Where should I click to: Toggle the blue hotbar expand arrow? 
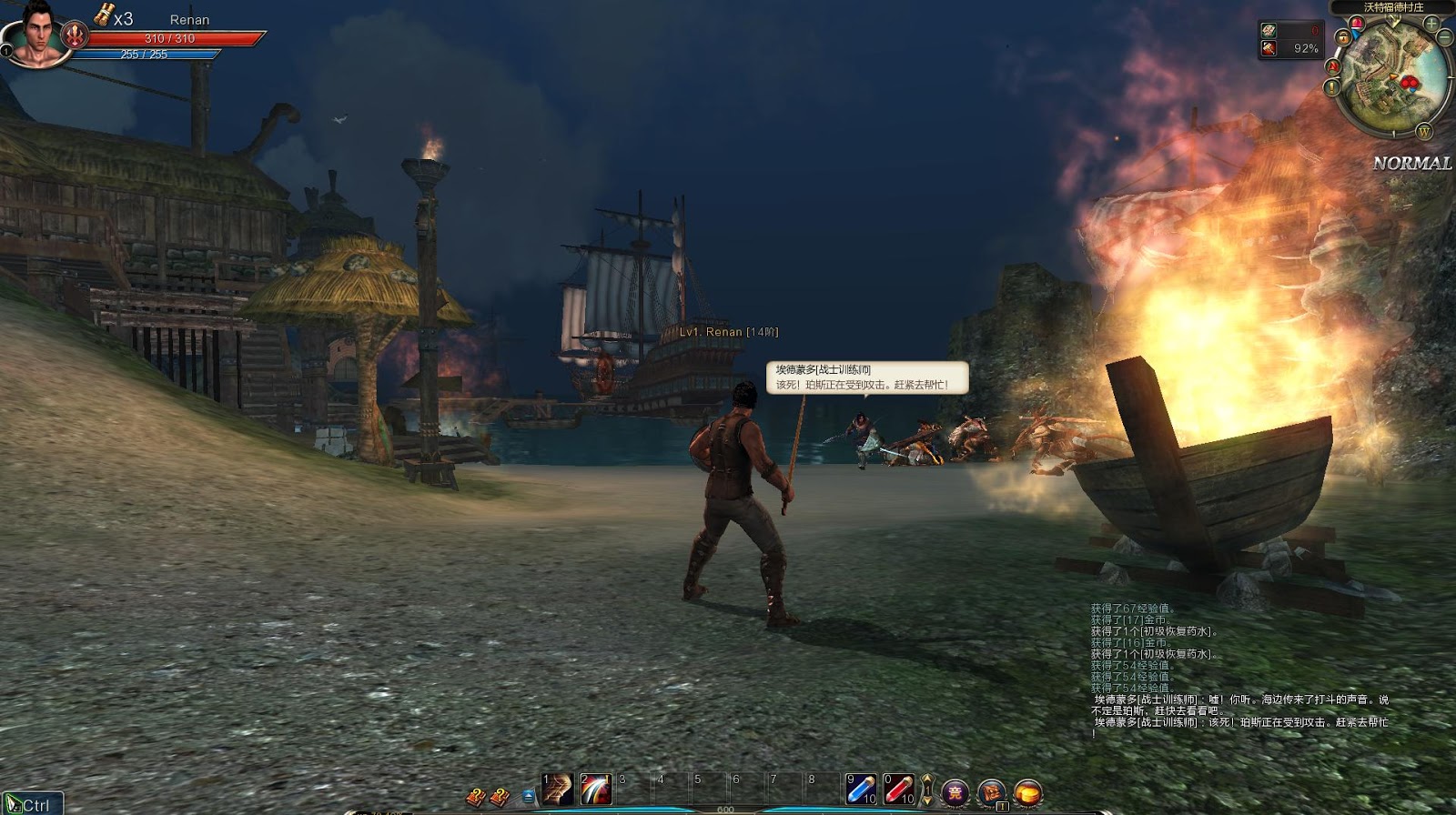click(529, 797)
